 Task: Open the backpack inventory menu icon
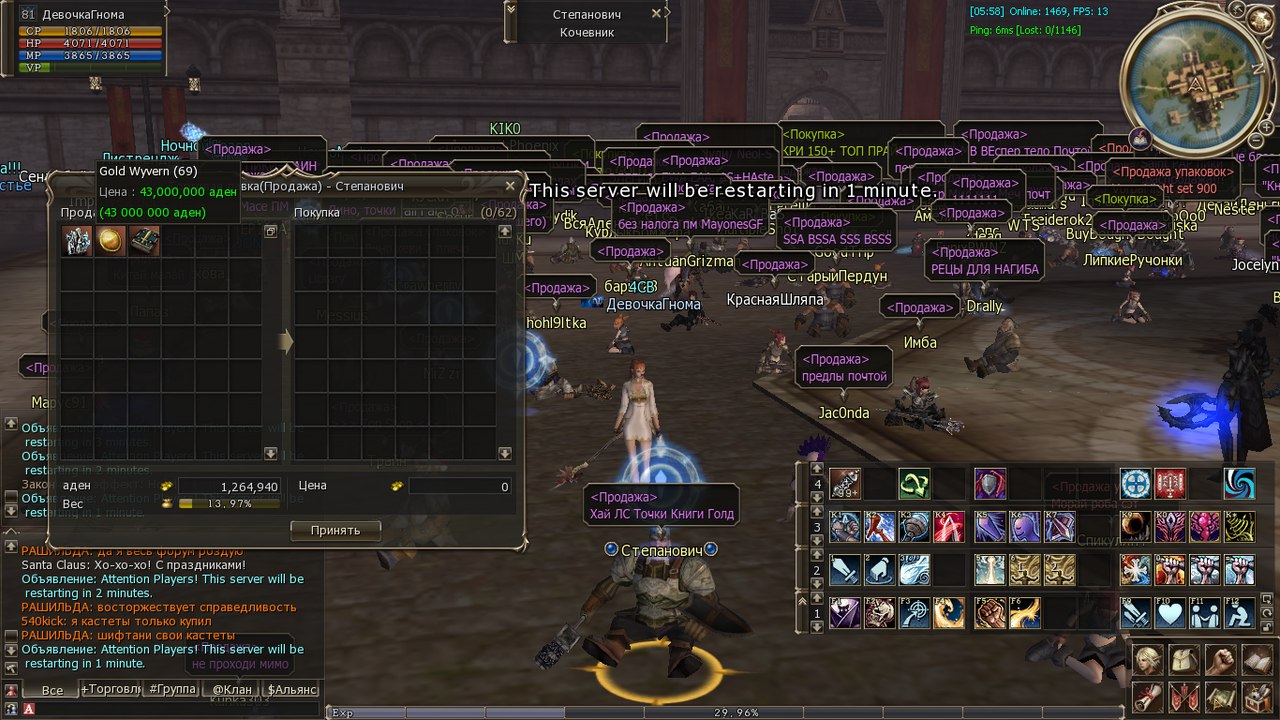(1185, 660)
